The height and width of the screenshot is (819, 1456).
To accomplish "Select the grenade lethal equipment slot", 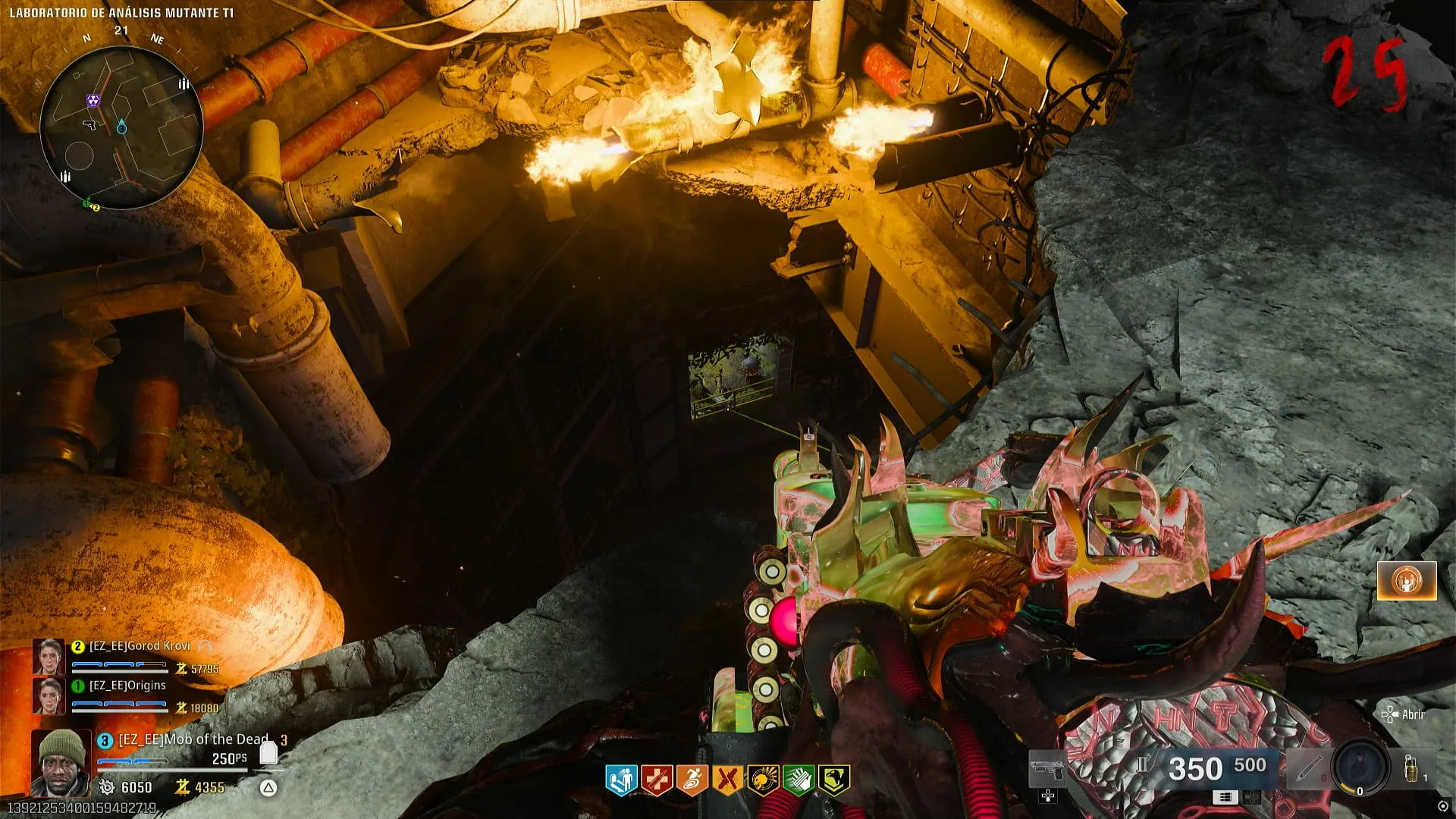I will coord(1412,767).
